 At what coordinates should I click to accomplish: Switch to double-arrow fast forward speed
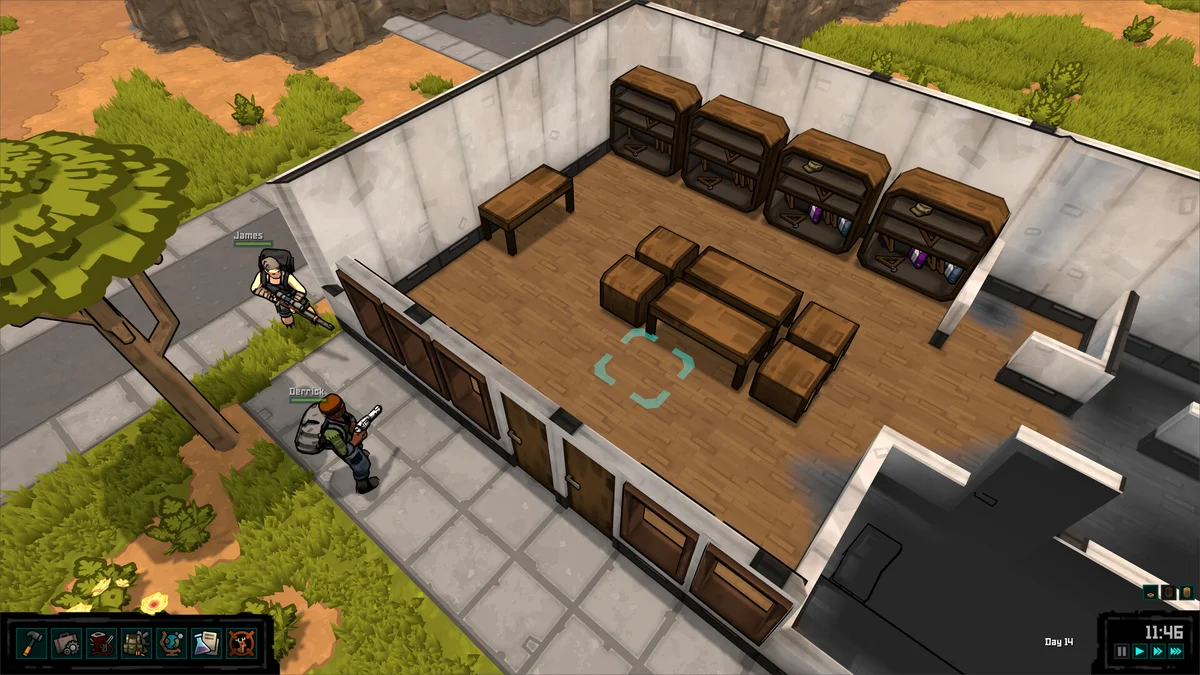coord(1158,651)
